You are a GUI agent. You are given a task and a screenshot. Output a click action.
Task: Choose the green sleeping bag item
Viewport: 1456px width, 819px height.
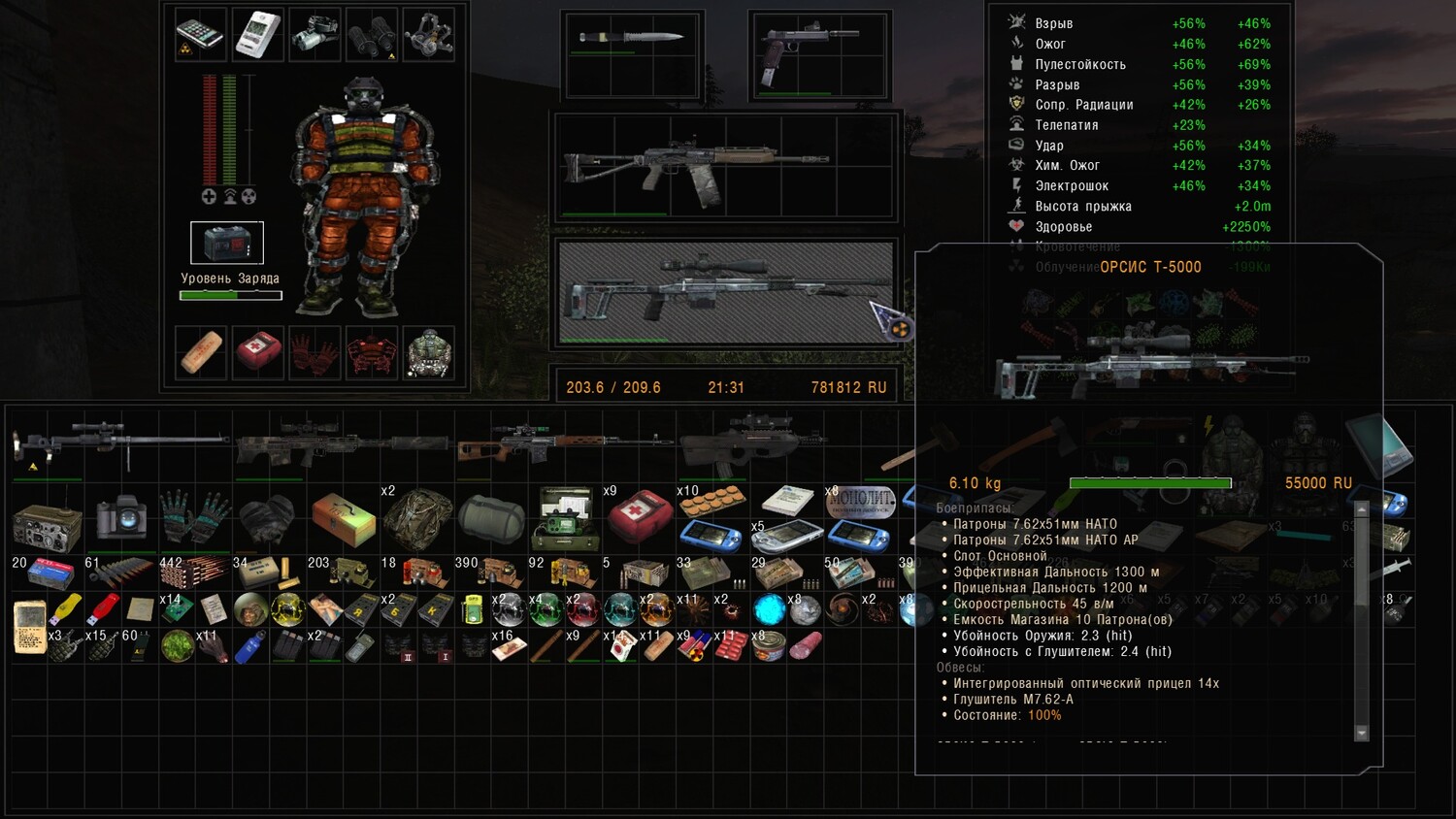(x=491, y=517)
